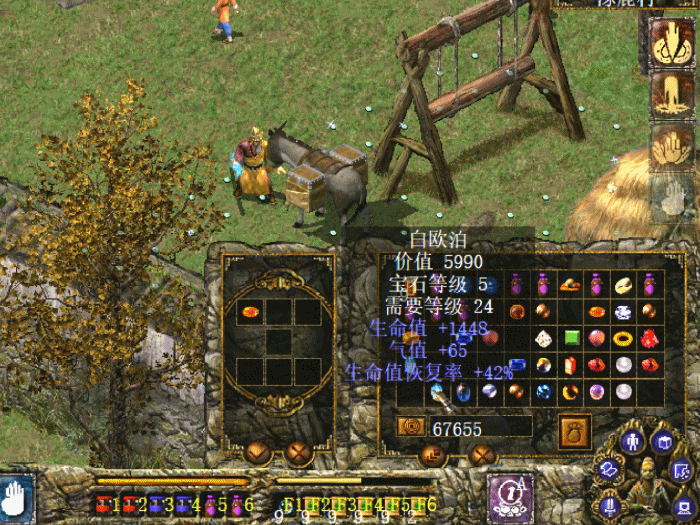Viewport: 700px width, 525px height.
Task: Pick the green square gem in inventory
Action: coord(572,338)
